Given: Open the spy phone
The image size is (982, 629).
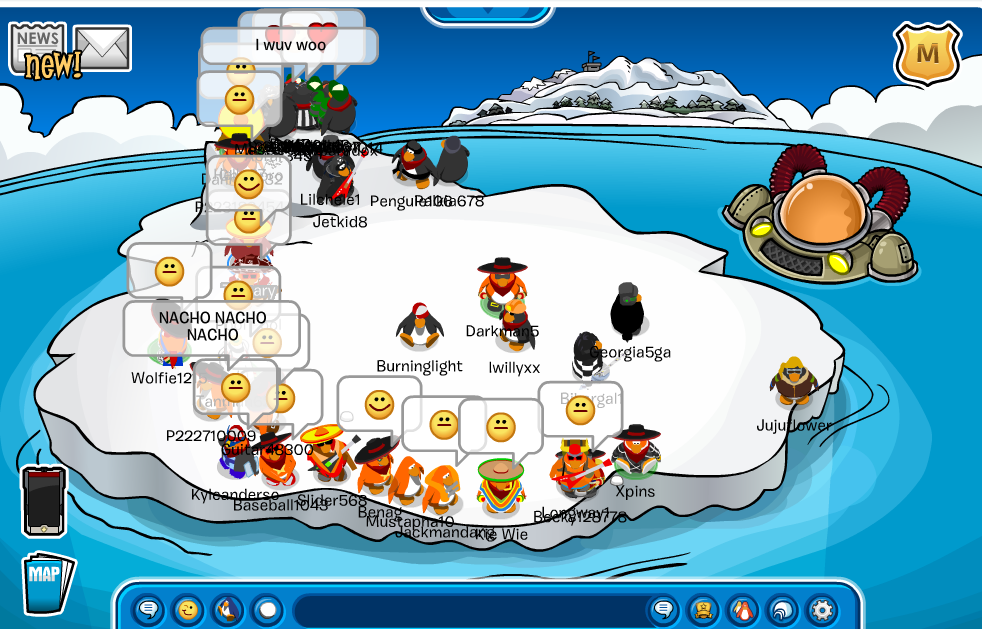Looking at the screenshot, I should pyautogui.click(x=44, y=501).
